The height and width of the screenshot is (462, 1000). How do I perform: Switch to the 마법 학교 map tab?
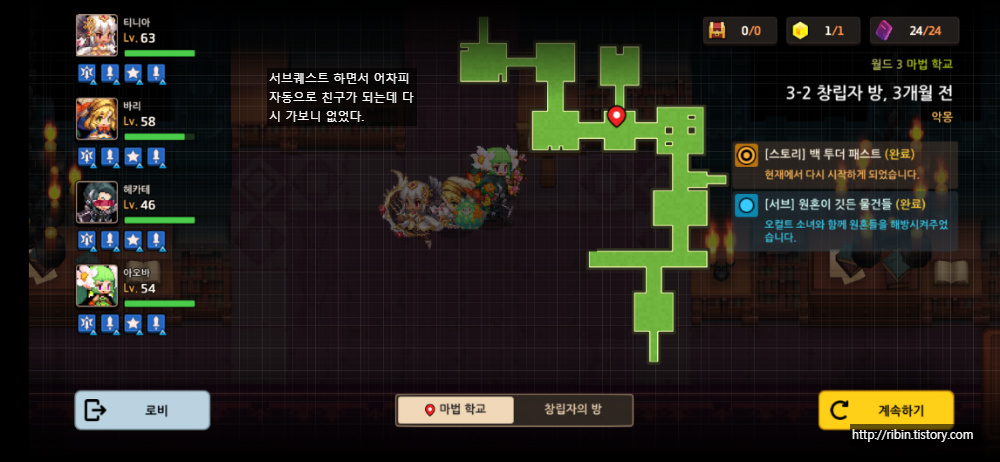[456, 410]
